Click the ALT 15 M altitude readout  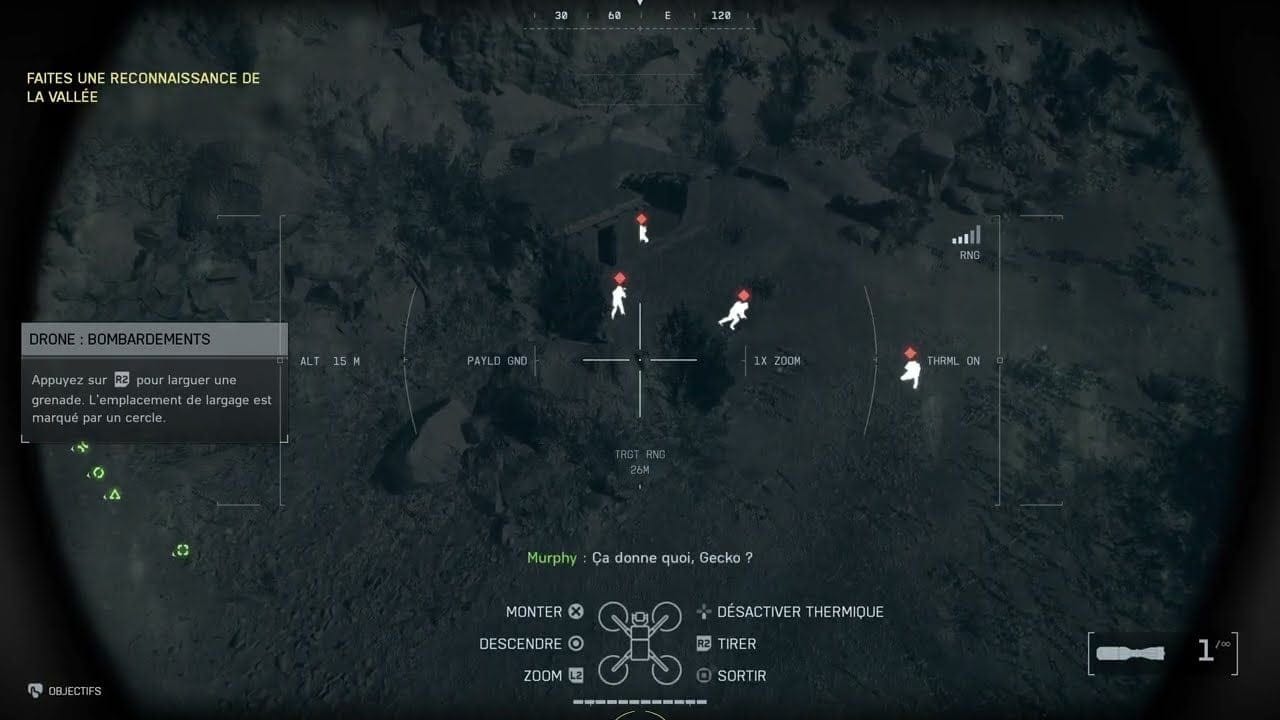click(330, 360)
